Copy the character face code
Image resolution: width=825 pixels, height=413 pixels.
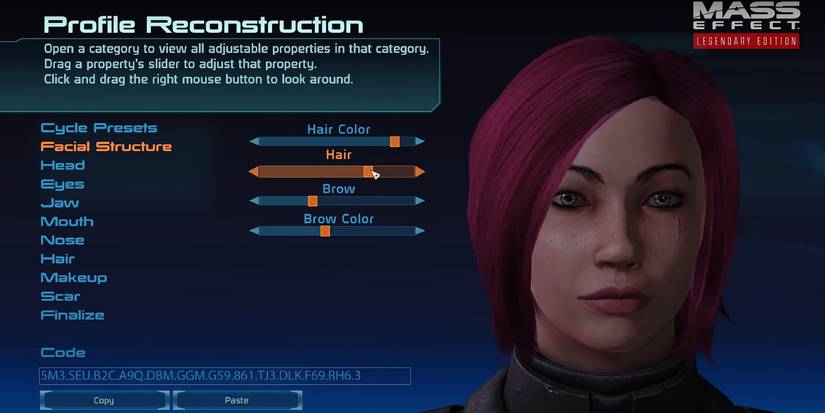(x=103, y=400)
